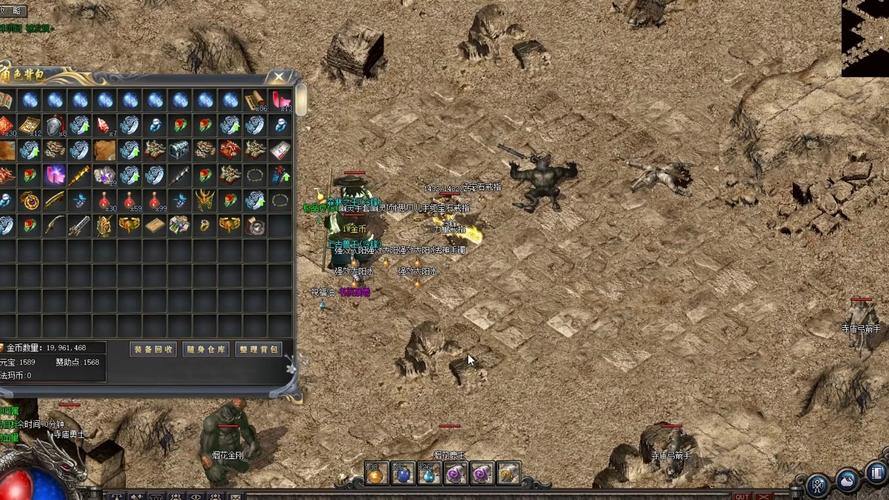
Task: Open the 随身仓库 portable warehouse
Action: tap(207, 349)
